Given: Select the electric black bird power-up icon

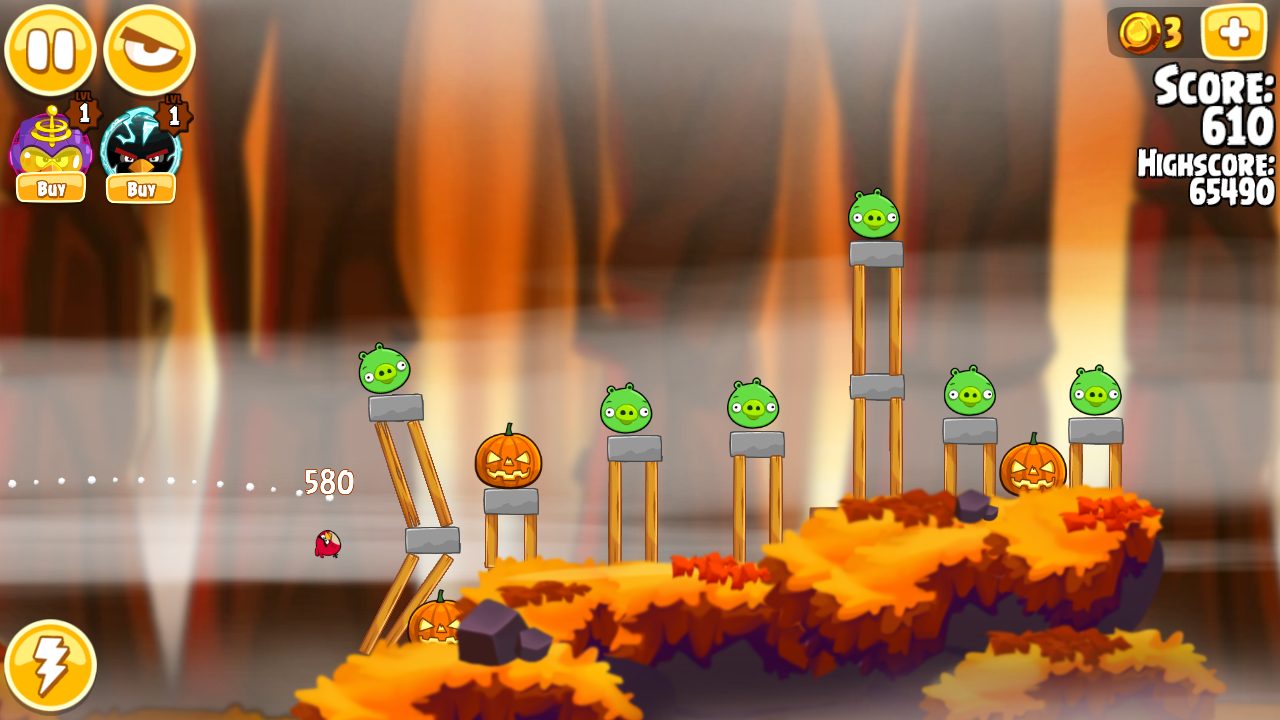Looking at the screenshot, I should coord(140,144).
